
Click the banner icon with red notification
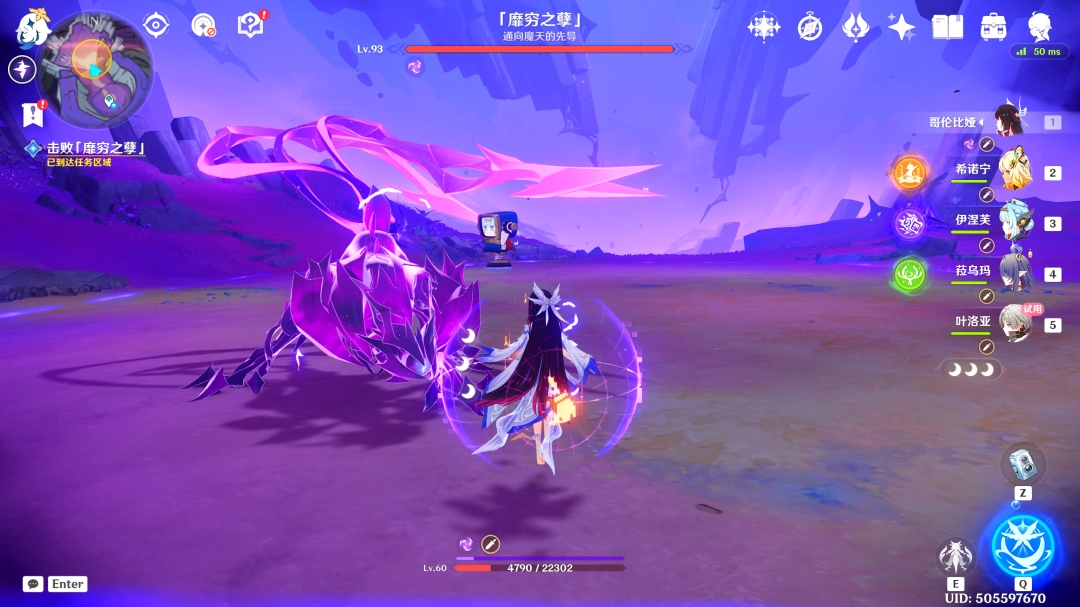(x=33, y=114)
